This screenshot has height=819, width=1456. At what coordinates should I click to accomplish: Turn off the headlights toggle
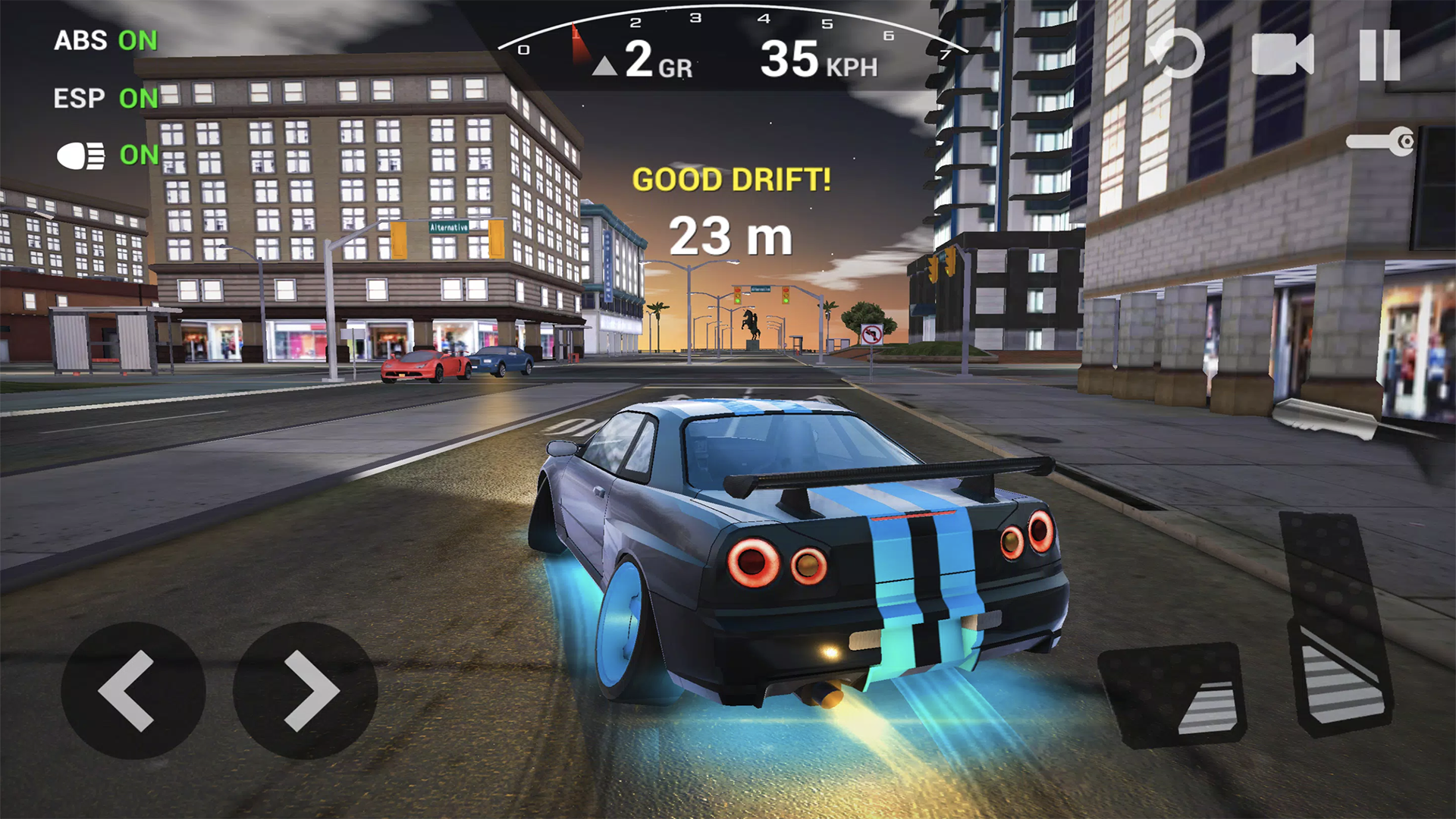click(139, 155)
